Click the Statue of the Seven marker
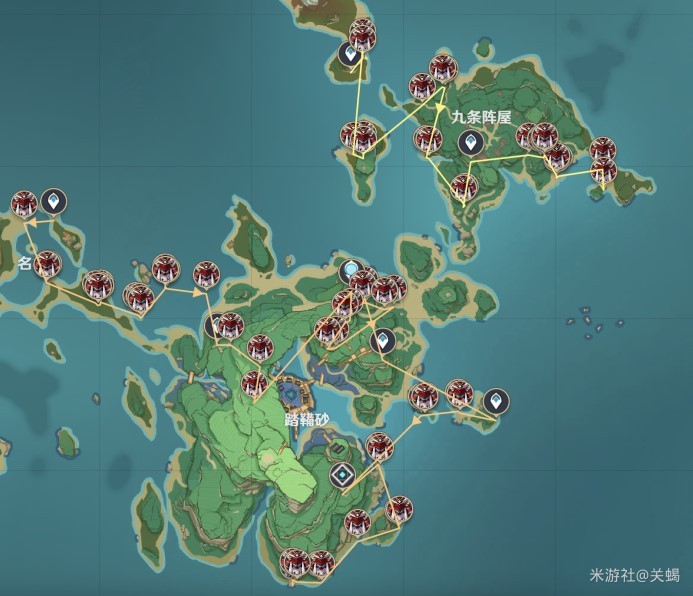Viewport: 693px width, 596px height. (351, 269)
